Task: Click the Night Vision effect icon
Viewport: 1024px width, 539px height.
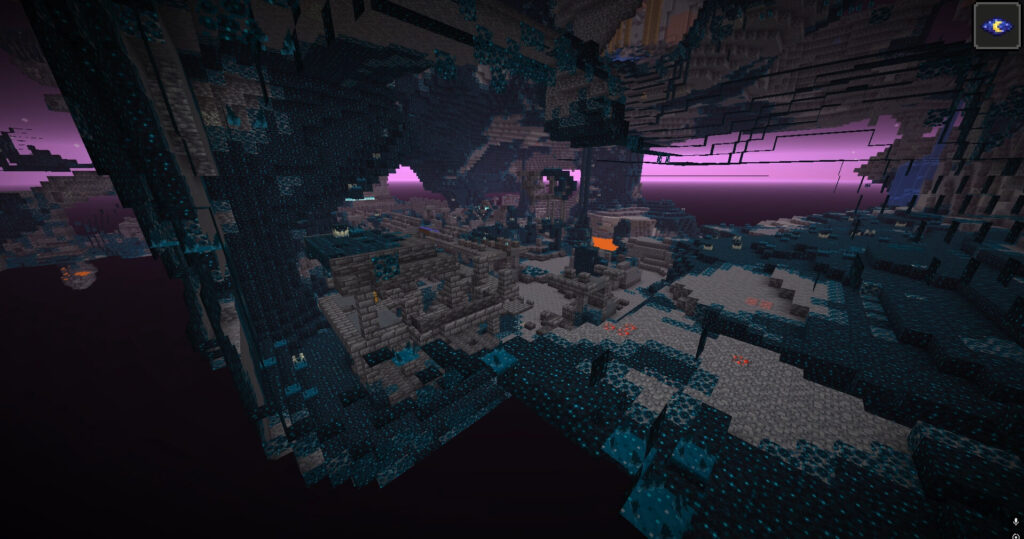Action: pyautogui.click(x=996, y=25)
